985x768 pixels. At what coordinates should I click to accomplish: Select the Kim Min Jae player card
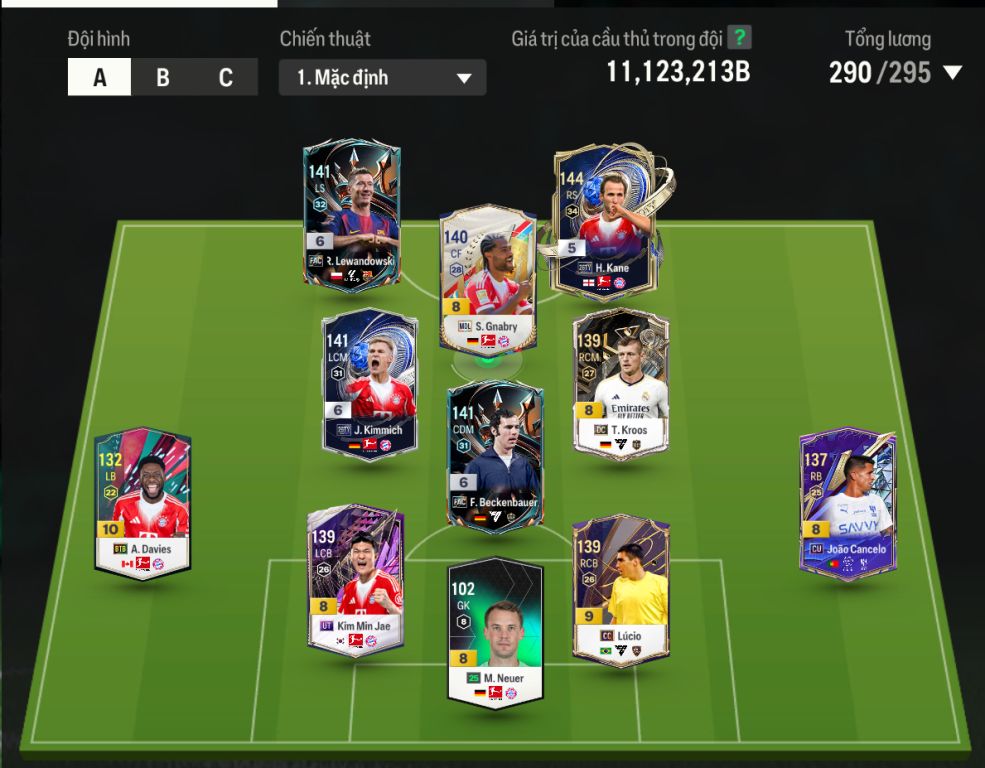(356, 580)
